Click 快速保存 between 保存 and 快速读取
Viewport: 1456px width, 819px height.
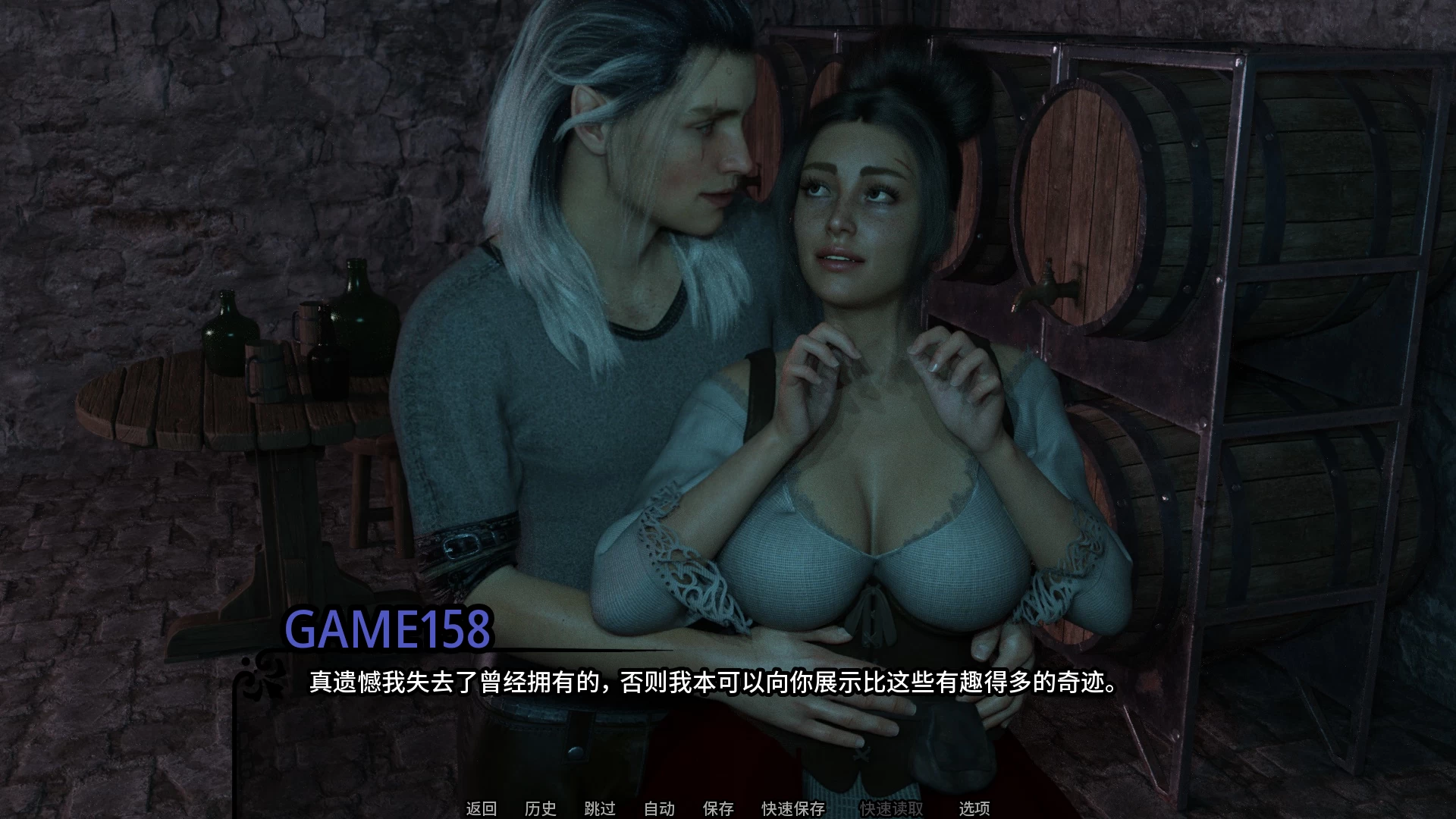[x=791, y=809]
